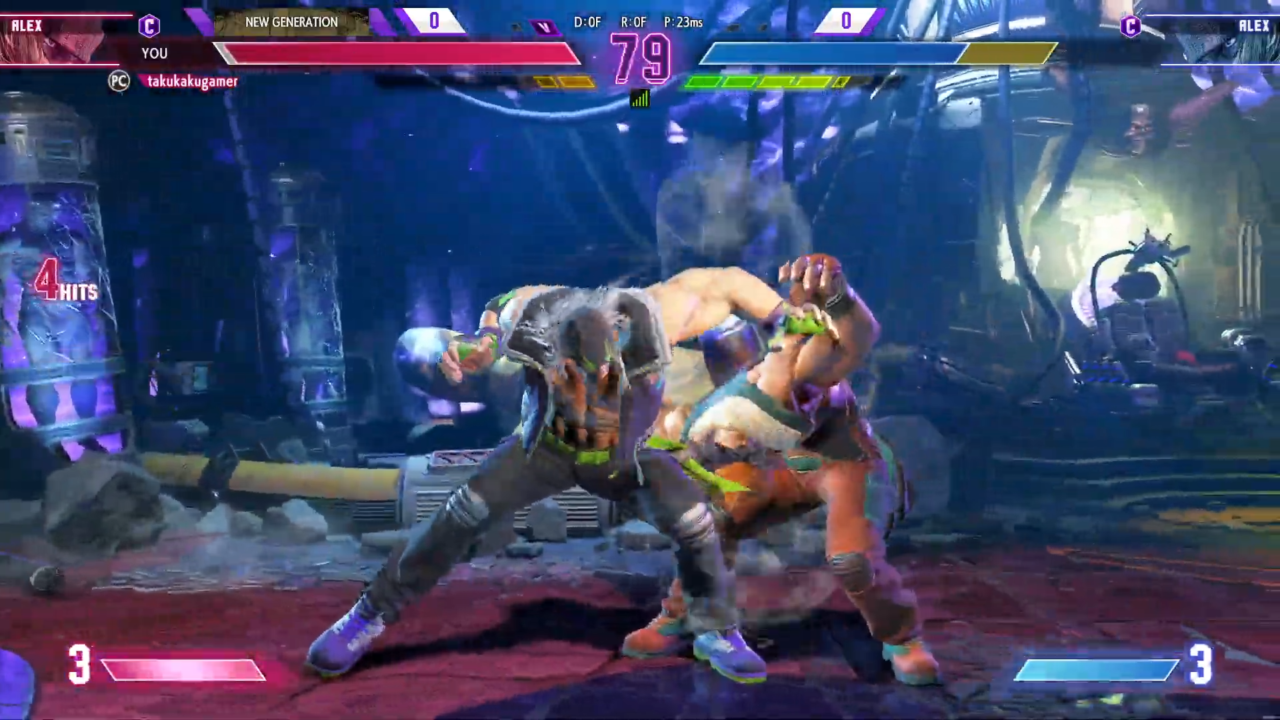Click the left player's C control-type badge
This screenshot has width=1280, height=720.
click(149, 25)
